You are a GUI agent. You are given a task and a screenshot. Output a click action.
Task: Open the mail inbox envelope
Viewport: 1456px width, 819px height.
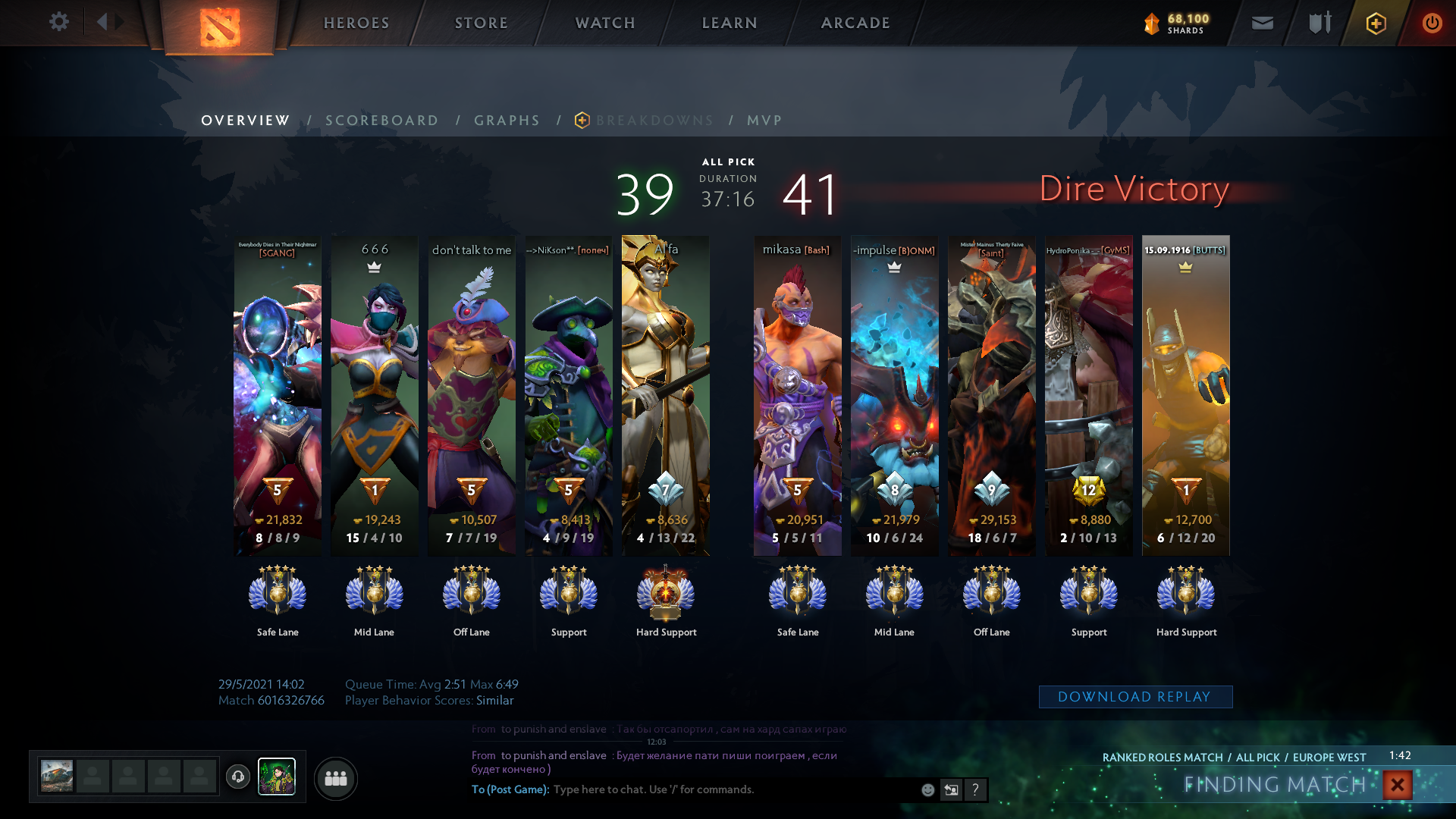tap(1263, 23)
